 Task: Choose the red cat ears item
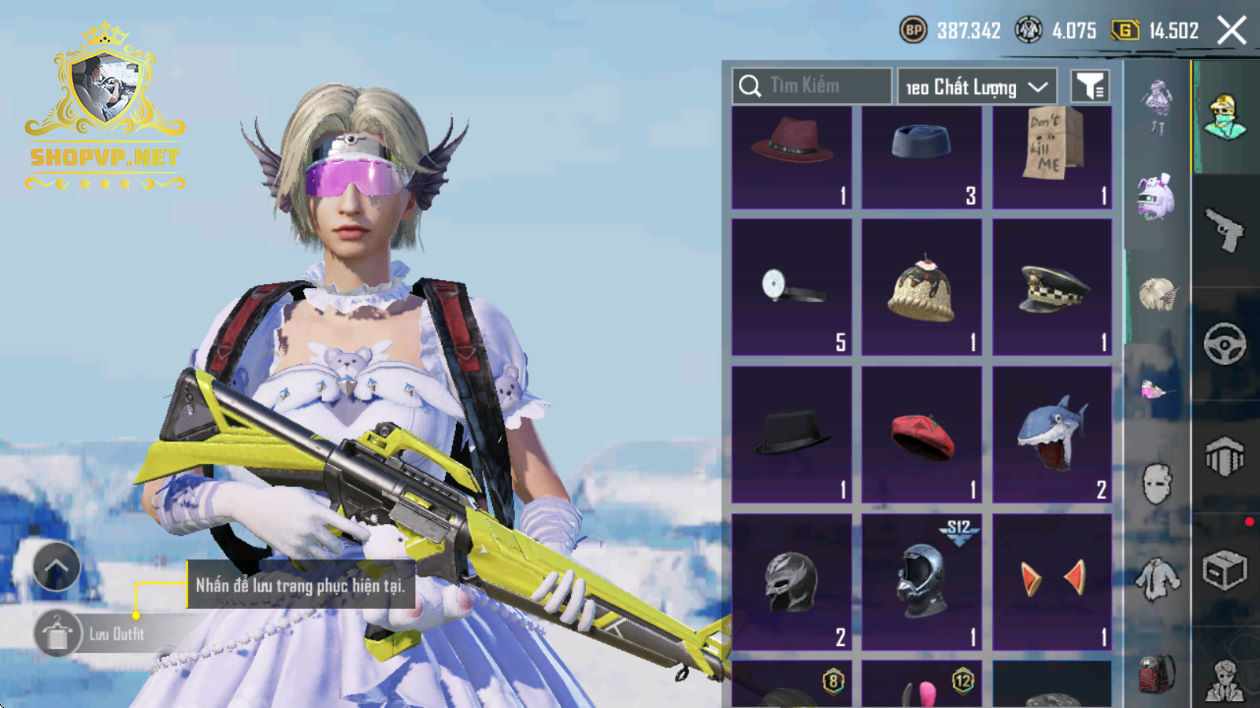pos(1052,582)
